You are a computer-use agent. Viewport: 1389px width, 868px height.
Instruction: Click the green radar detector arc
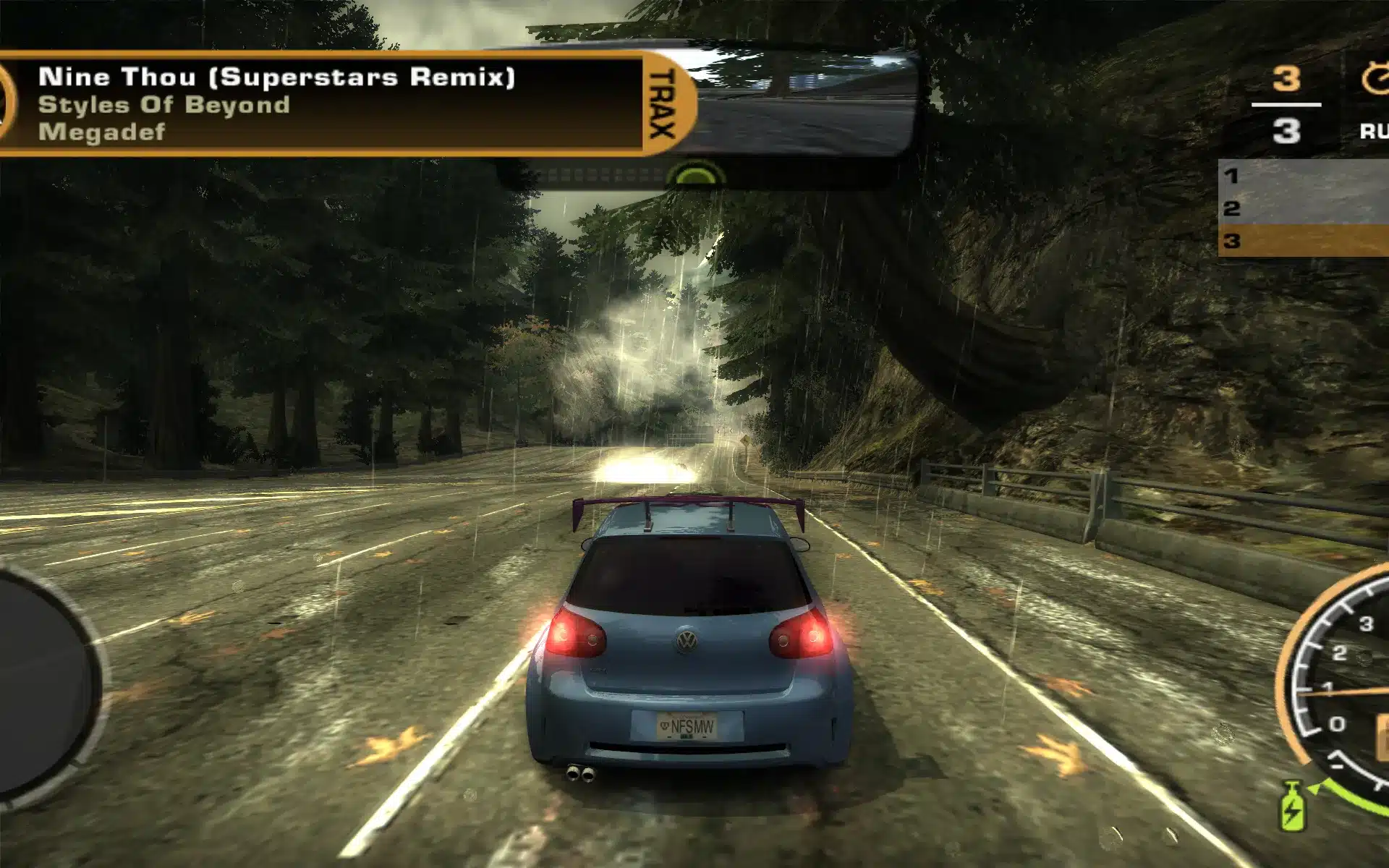pos(696,175)
